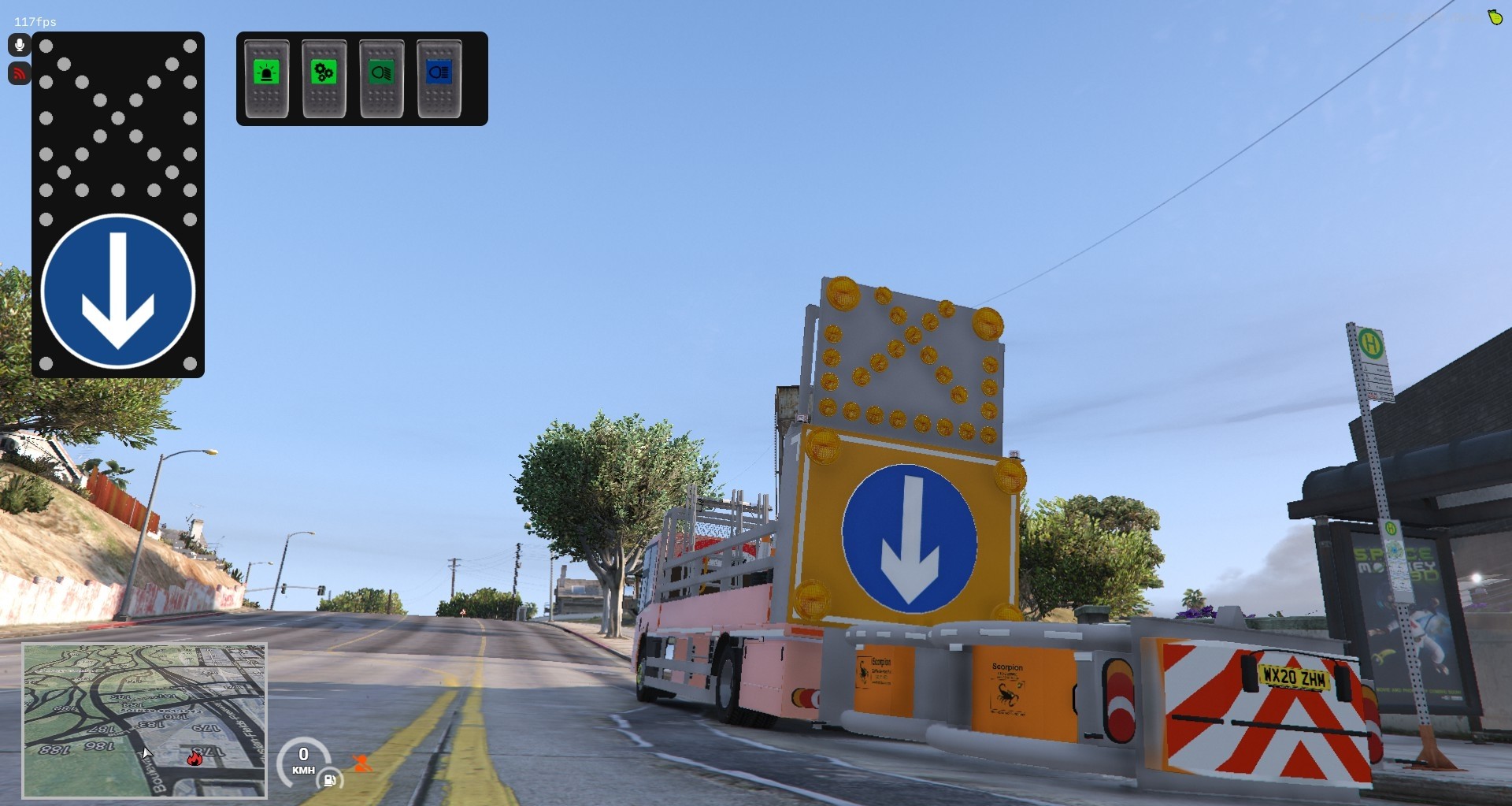Viewport: 1512px width, 806px height.
Task: Click the chevron arrow board display panel
Action: (906, 355)
